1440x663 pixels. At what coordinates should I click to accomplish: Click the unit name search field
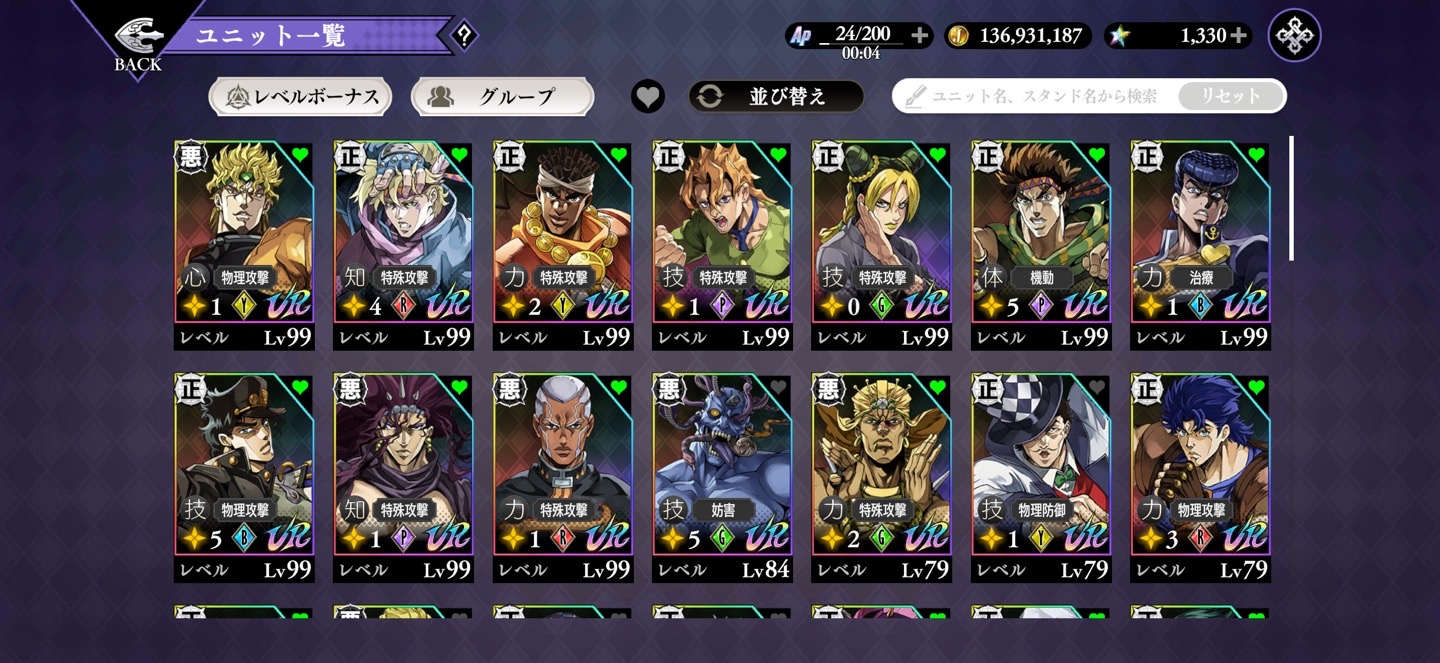click(x=1040, y=96)
